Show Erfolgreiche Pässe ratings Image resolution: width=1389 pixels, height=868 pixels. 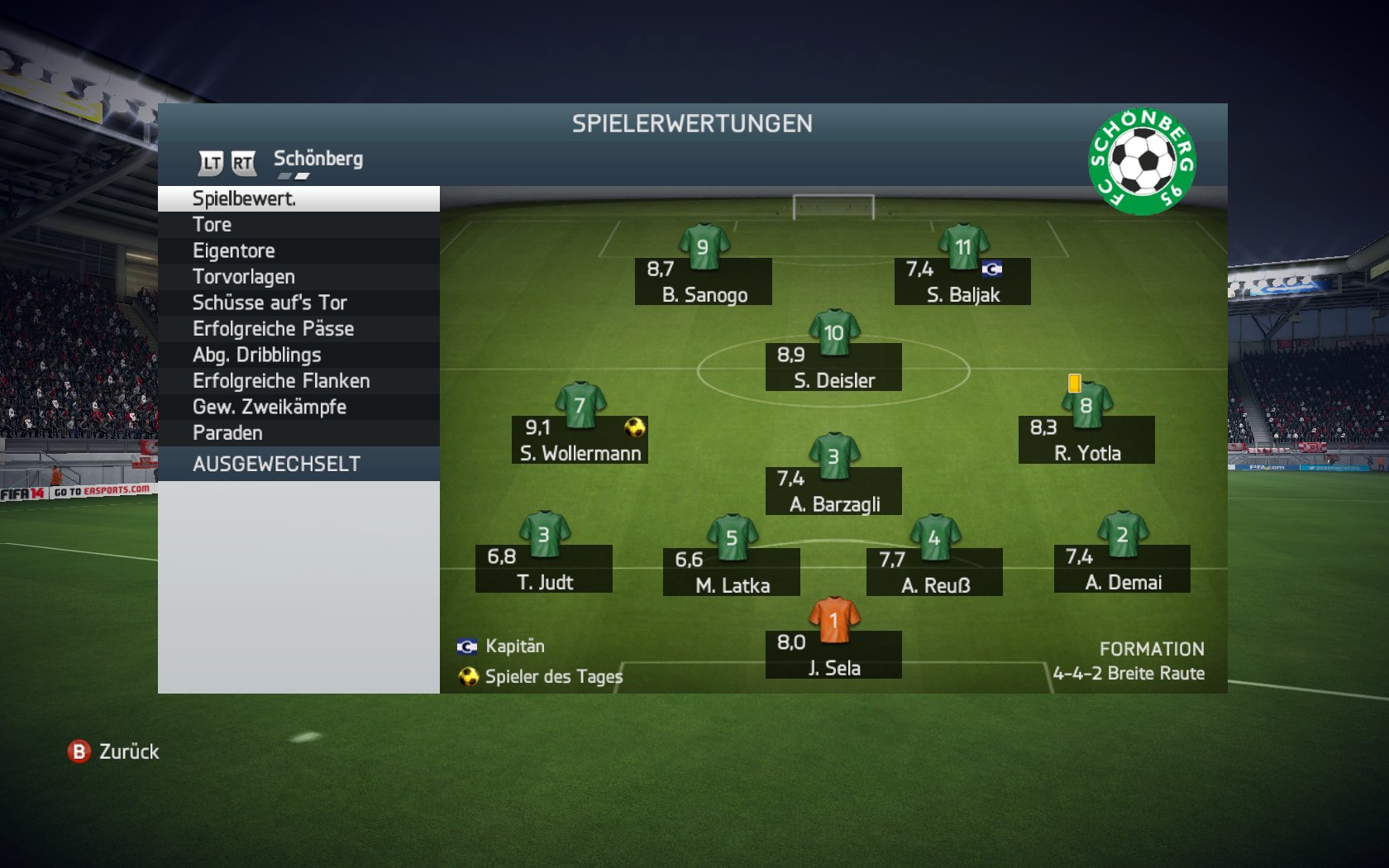coord(298,329)
